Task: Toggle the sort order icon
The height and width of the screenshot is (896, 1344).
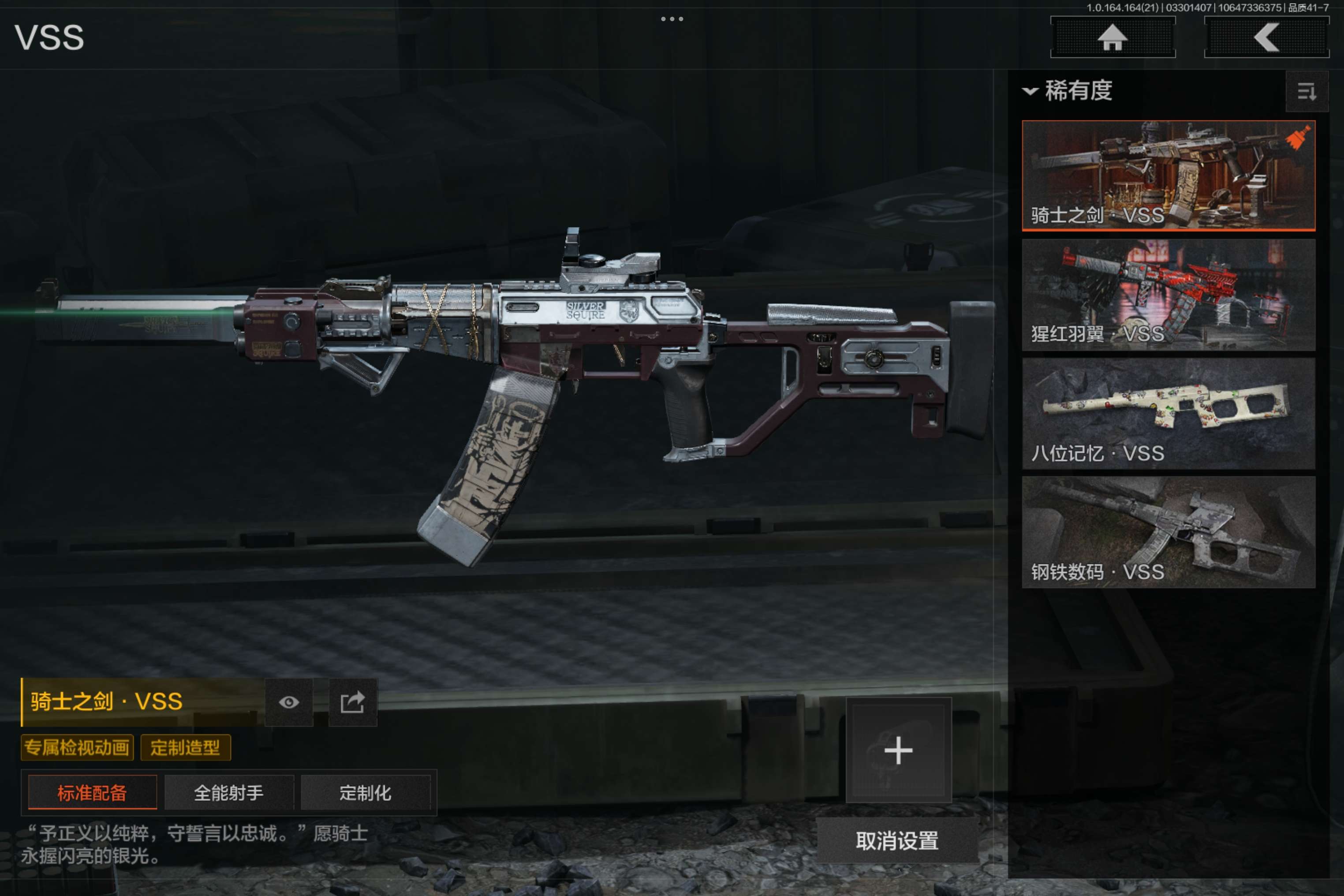Action: (x=1306, y=91)
